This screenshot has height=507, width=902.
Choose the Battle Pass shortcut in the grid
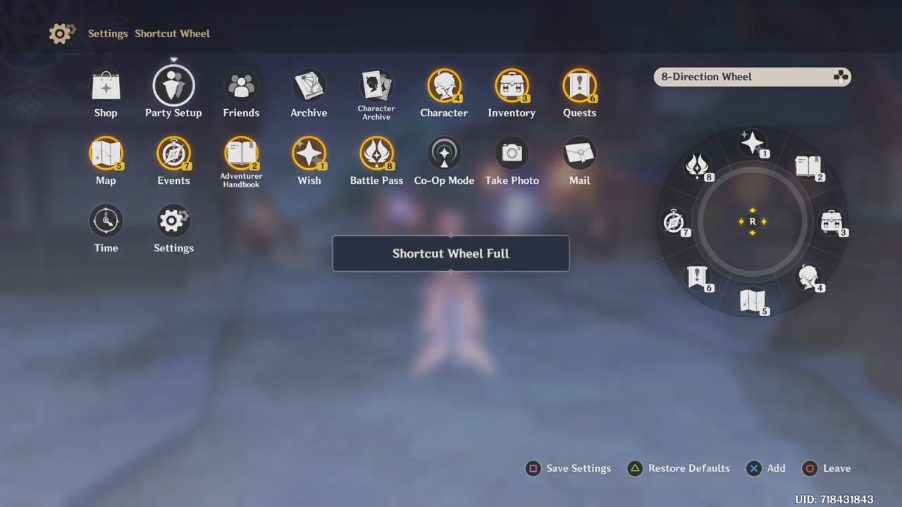(376, 153)
